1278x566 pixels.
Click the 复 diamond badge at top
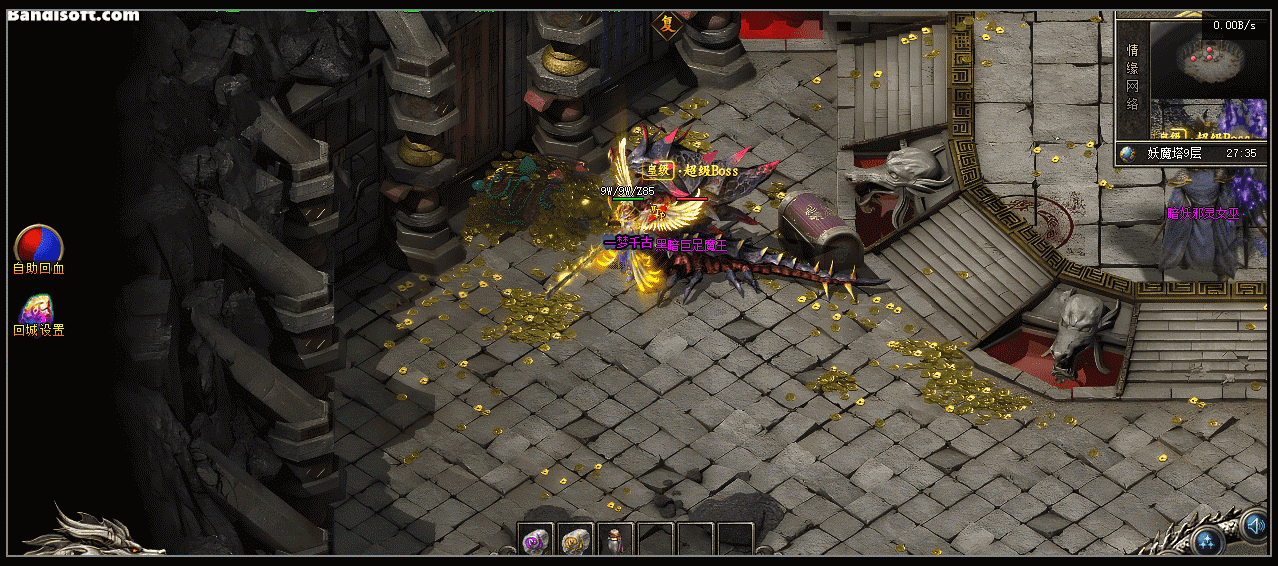click(666, 24)
